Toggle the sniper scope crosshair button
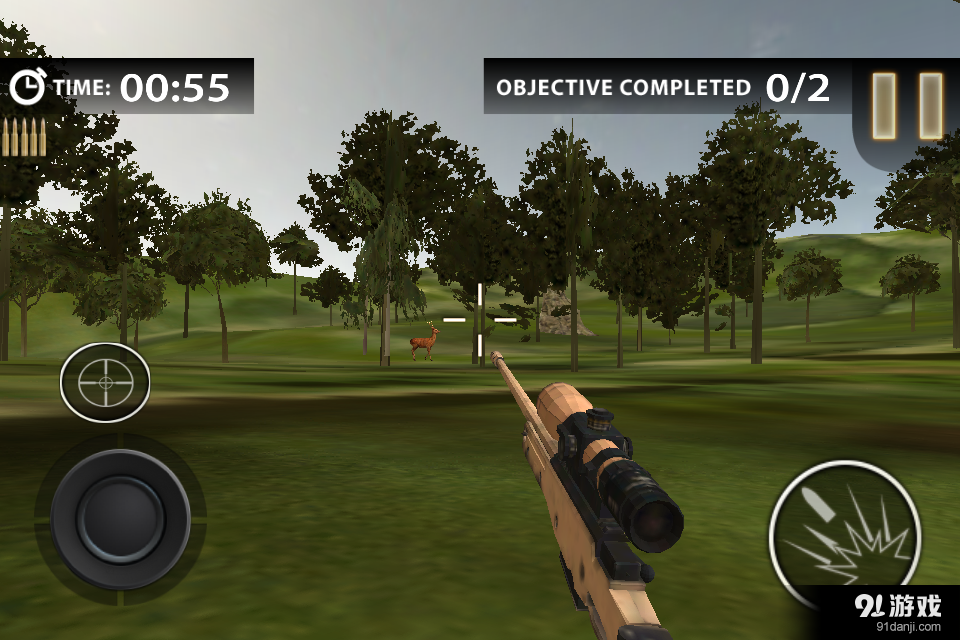 click(x=105, y=382)
